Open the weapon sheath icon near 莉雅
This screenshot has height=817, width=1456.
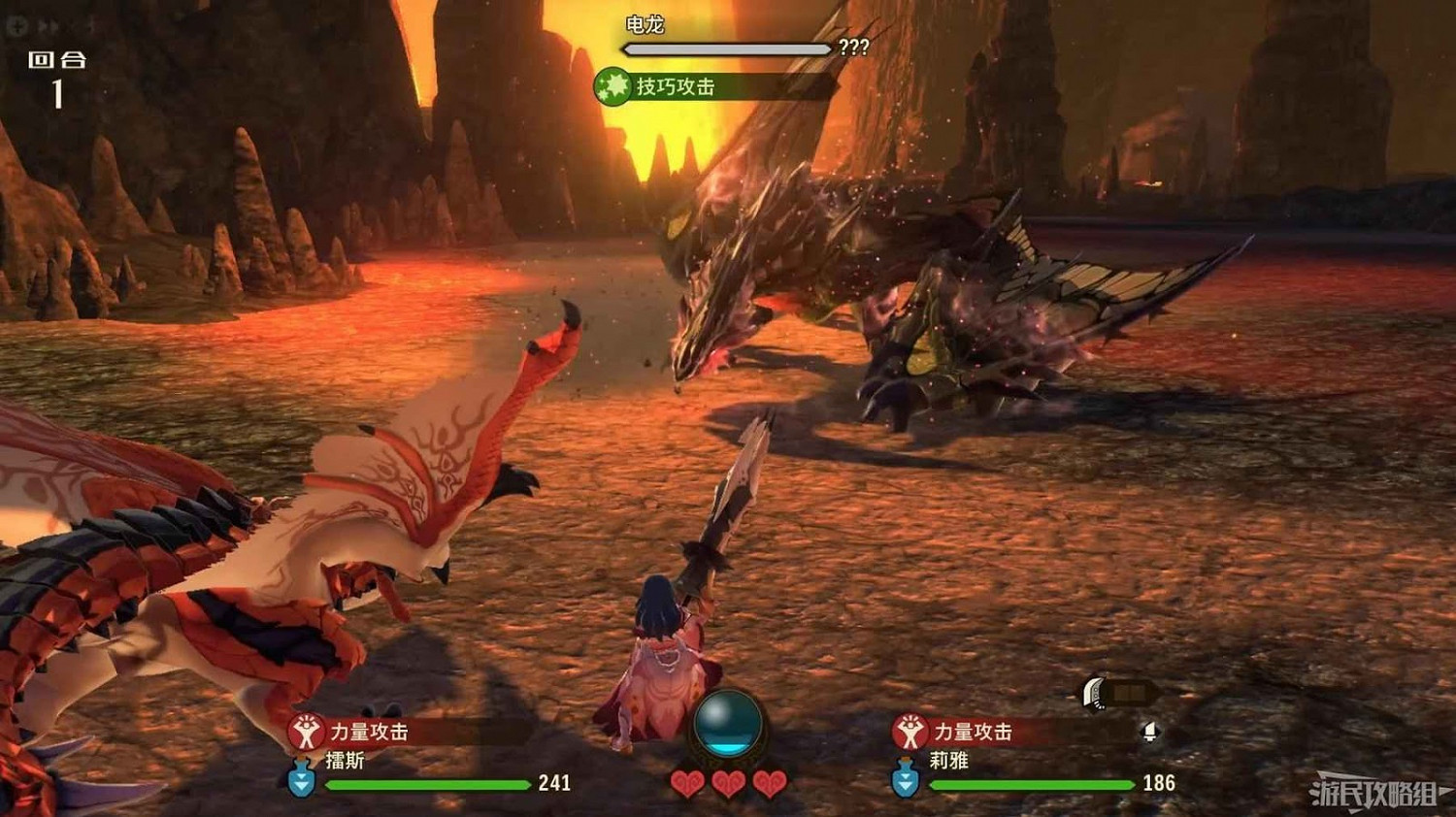pos(1092,694)
